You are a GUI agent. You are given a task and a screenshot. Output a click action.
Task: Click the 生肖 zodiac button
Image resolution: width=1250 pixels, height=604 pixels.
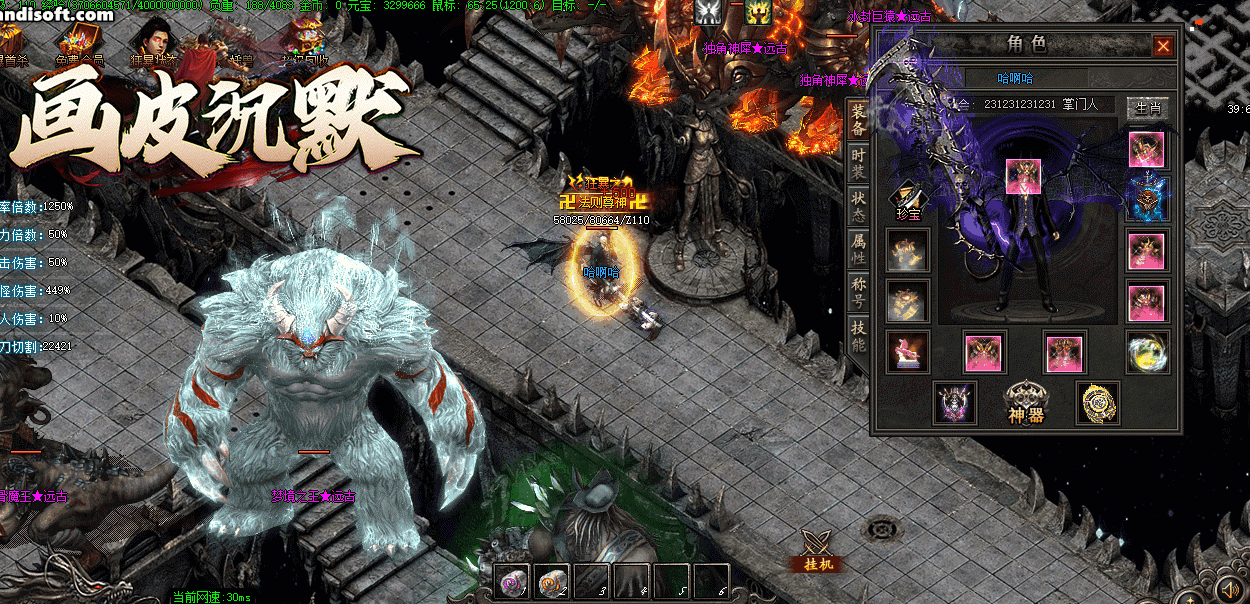pos(1147,107)
